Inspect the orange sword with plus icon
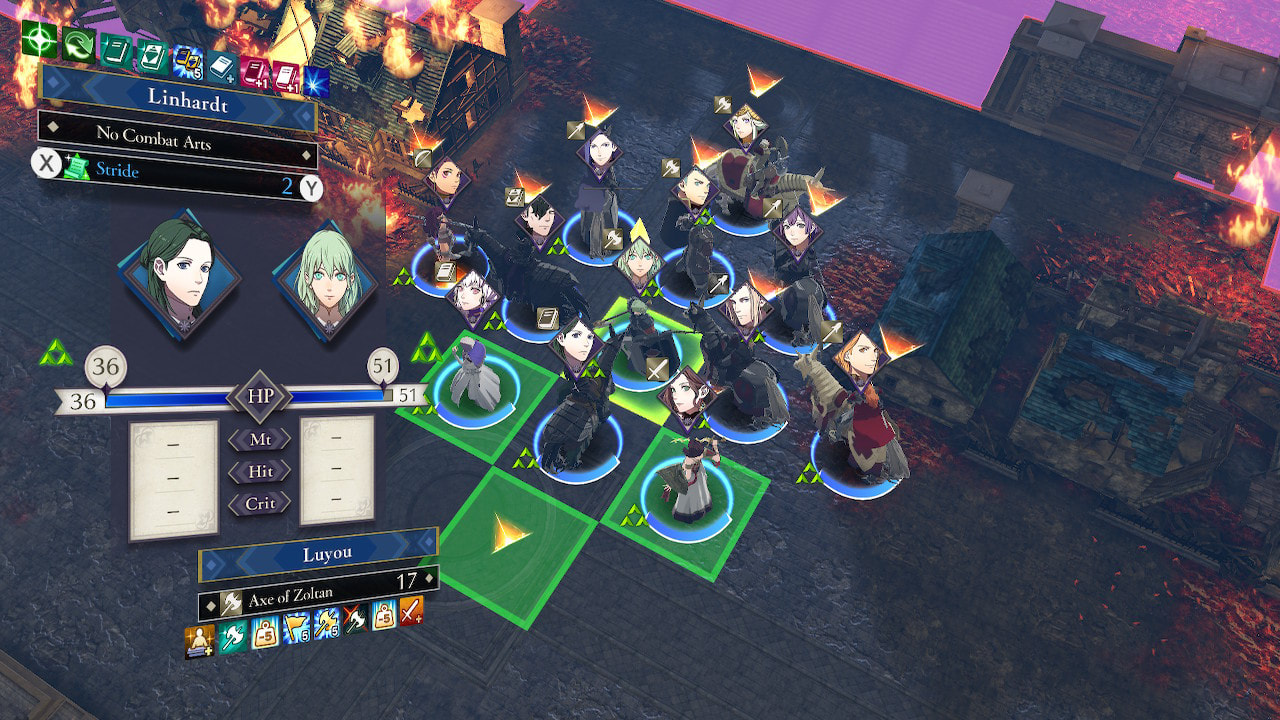This screenshot has width=1280, height=720. coord(411,610)
